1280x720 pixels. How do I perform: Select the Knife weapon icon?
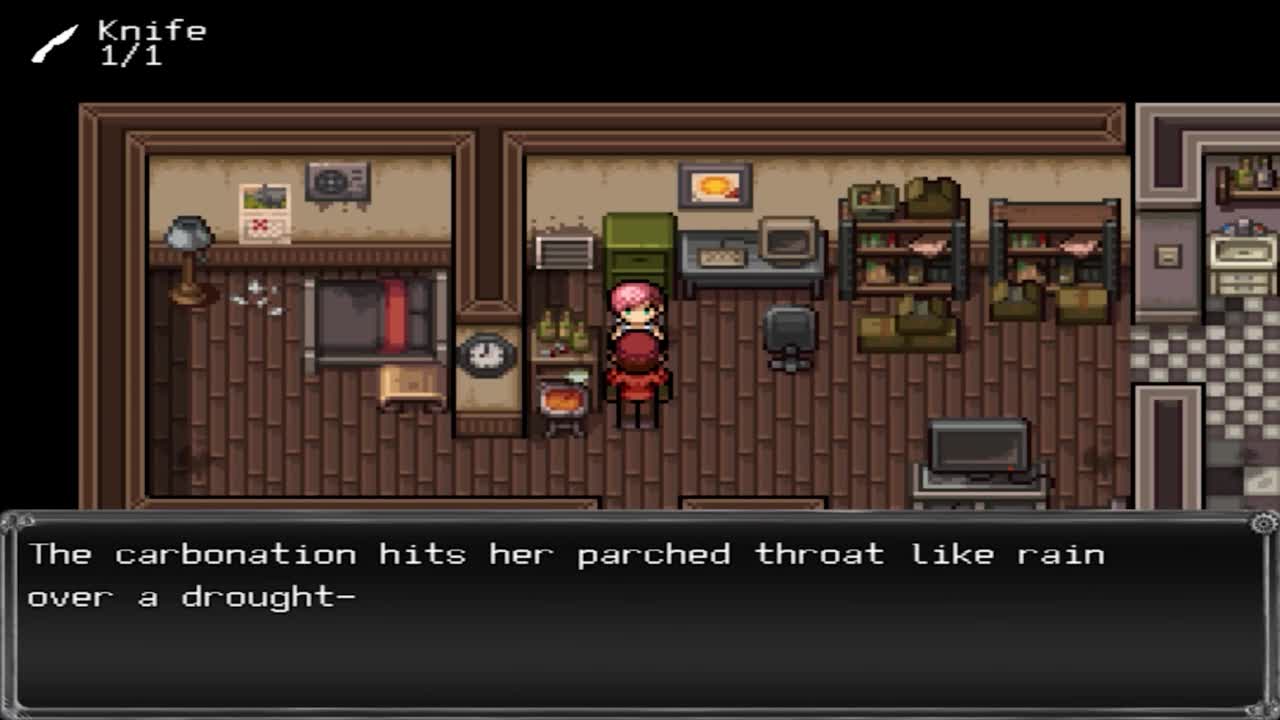(54, 44)
